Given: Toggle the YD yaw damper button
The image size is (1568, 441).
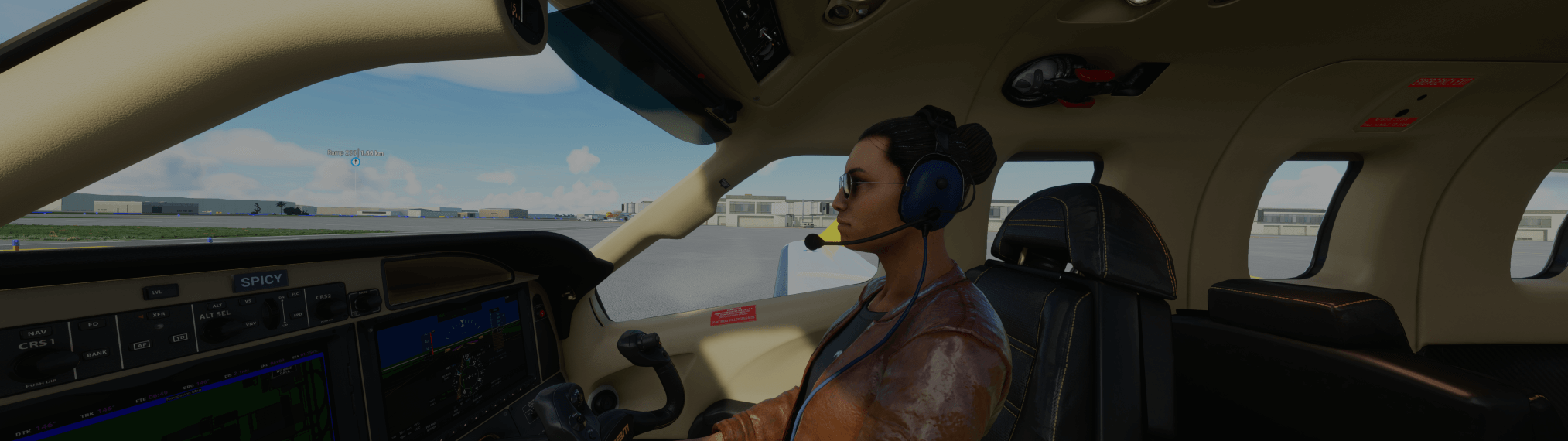Looking at the screenshot, I should pyautogui.click(x=179, y=337).
